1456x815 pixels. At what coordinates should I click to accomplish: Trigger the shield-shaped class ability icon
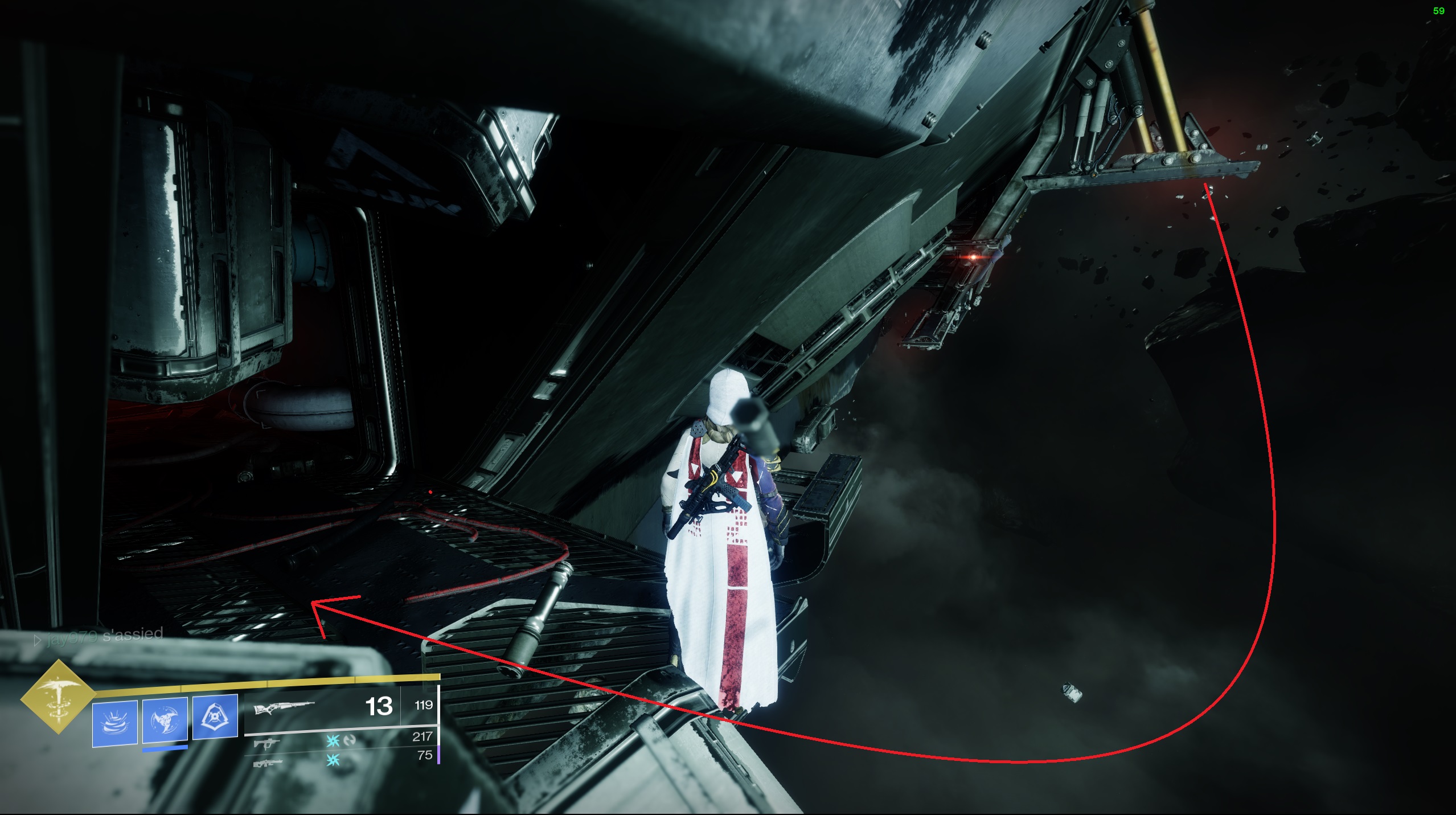215,716
